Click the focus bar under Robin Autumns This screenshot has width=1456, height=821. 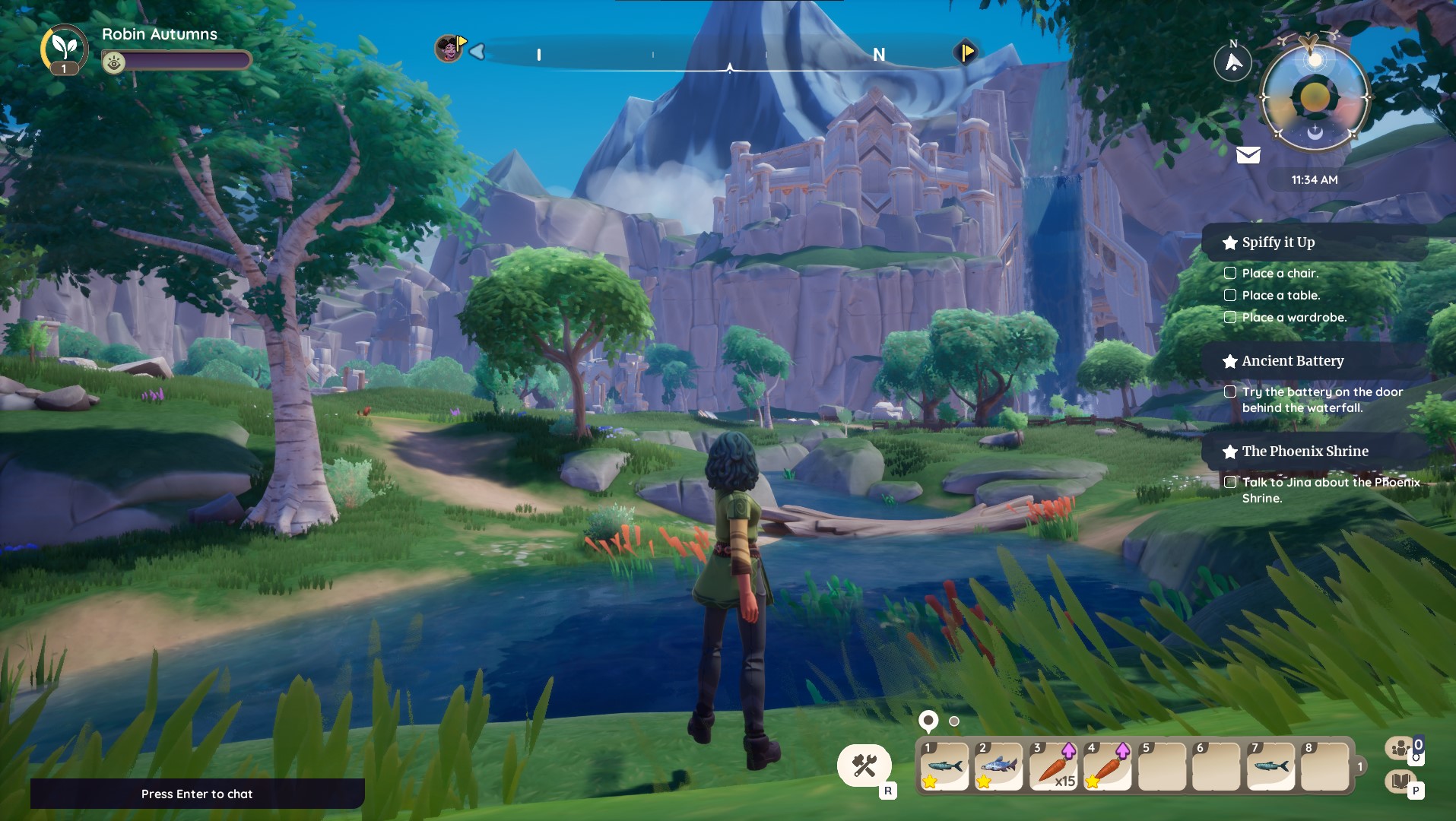(176, 60)
